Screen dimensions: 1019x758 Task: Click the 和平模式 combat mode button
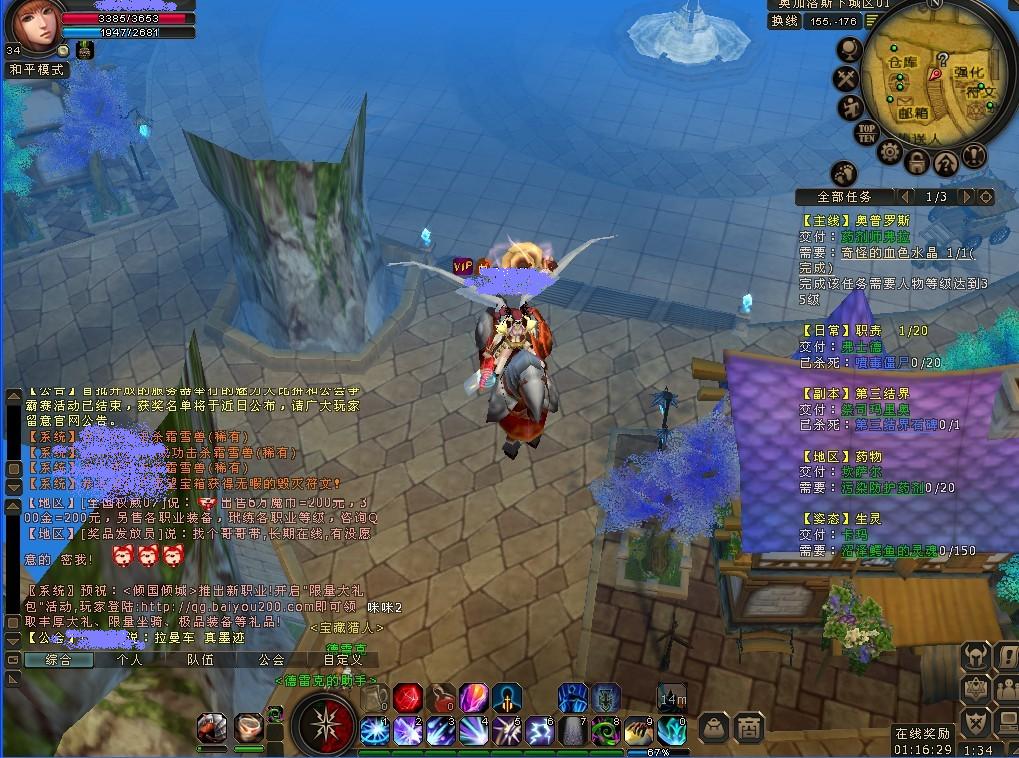pos(37,70)
